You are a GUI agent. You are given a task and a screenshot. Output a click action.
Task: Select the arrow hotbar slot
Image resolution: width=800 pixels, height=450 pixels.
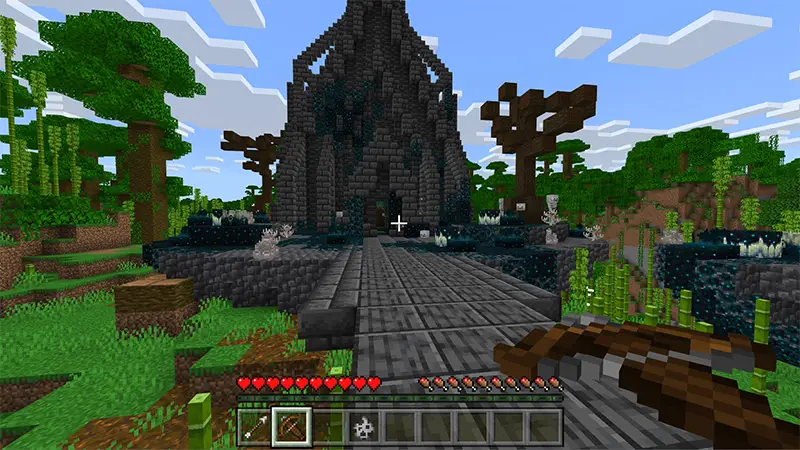tap(256, 427)
